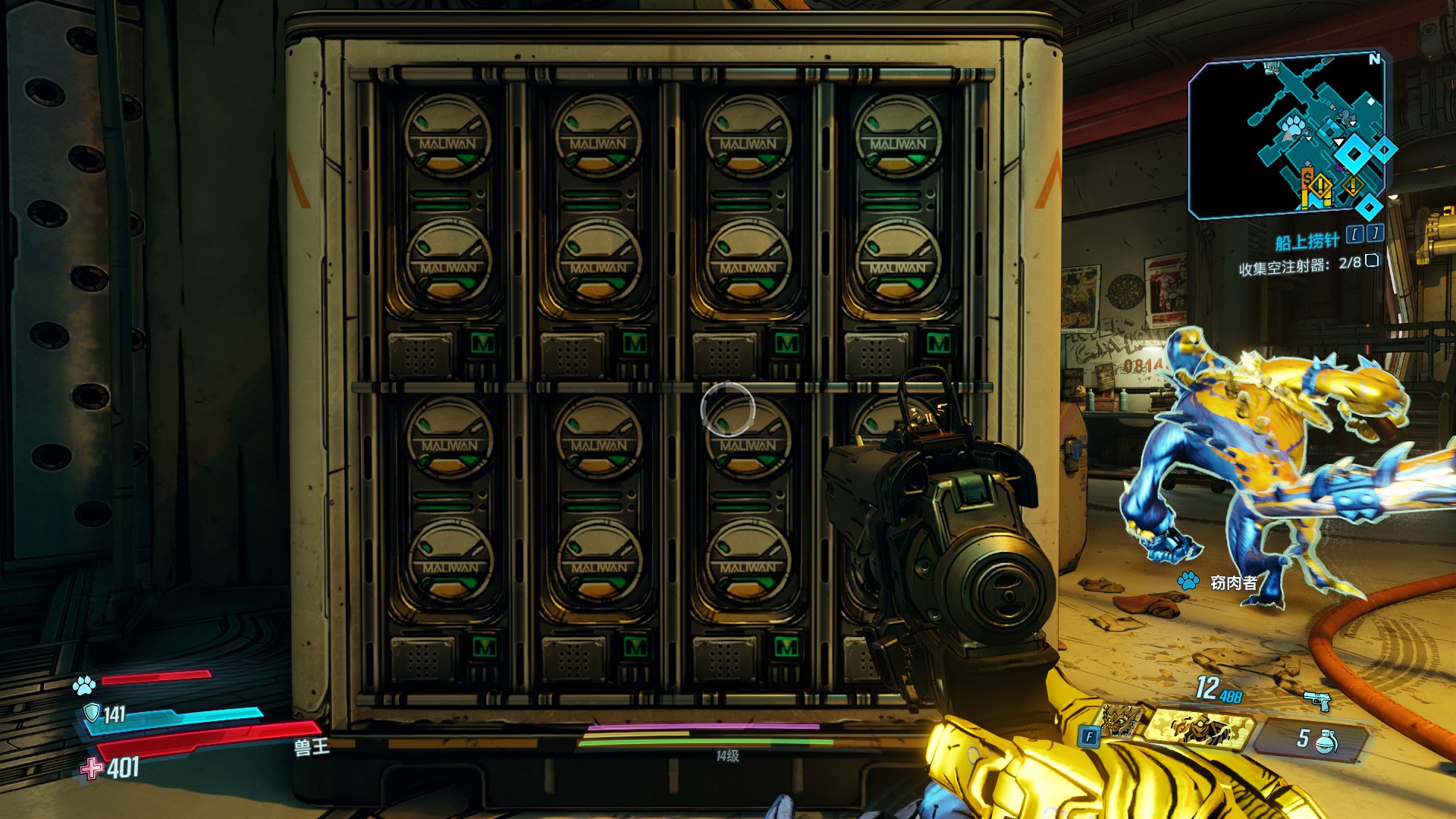Click the pet paw icon beside health bars
Viewport: 1456px width, 819px height.
[x=84, y=686]
